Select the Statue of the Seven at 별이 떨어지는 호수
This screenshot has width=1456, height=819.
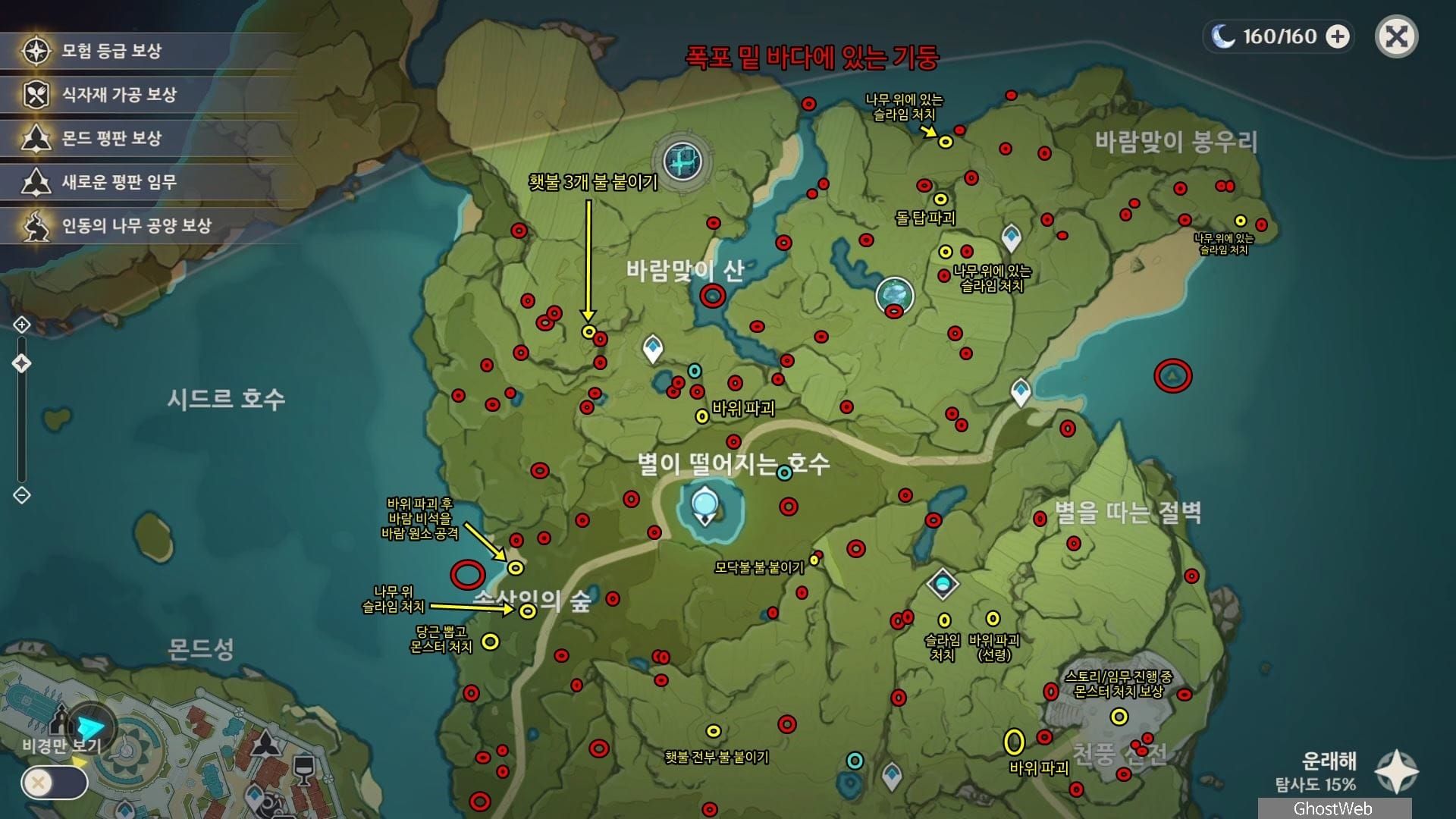click(705, 504)
